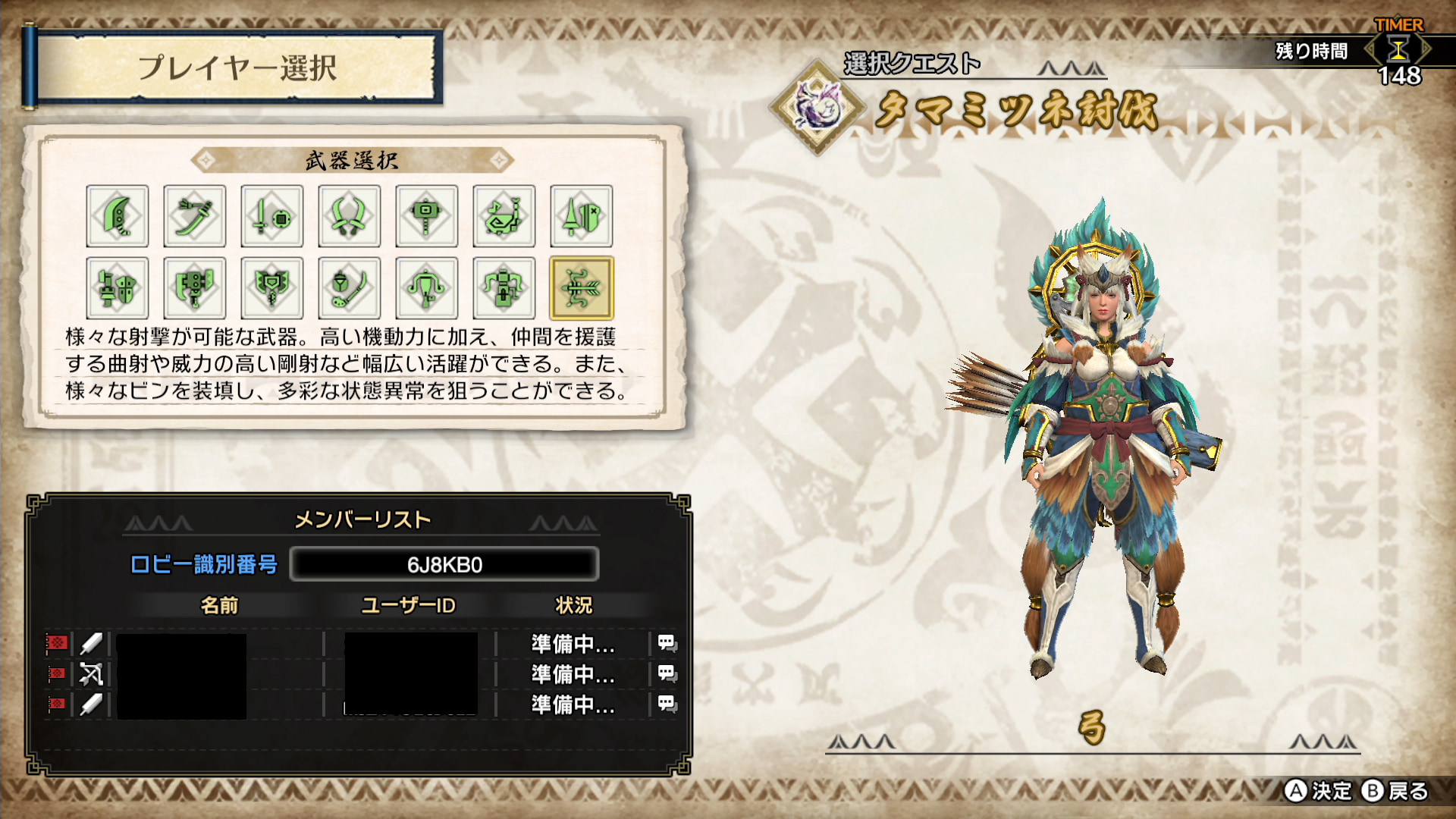Image resolution: width=1456 pixels, height=819 pixels.
Task: Choose the Insect Glaive weapon icon
Action: pyautogui.click(x=350, y=288)
